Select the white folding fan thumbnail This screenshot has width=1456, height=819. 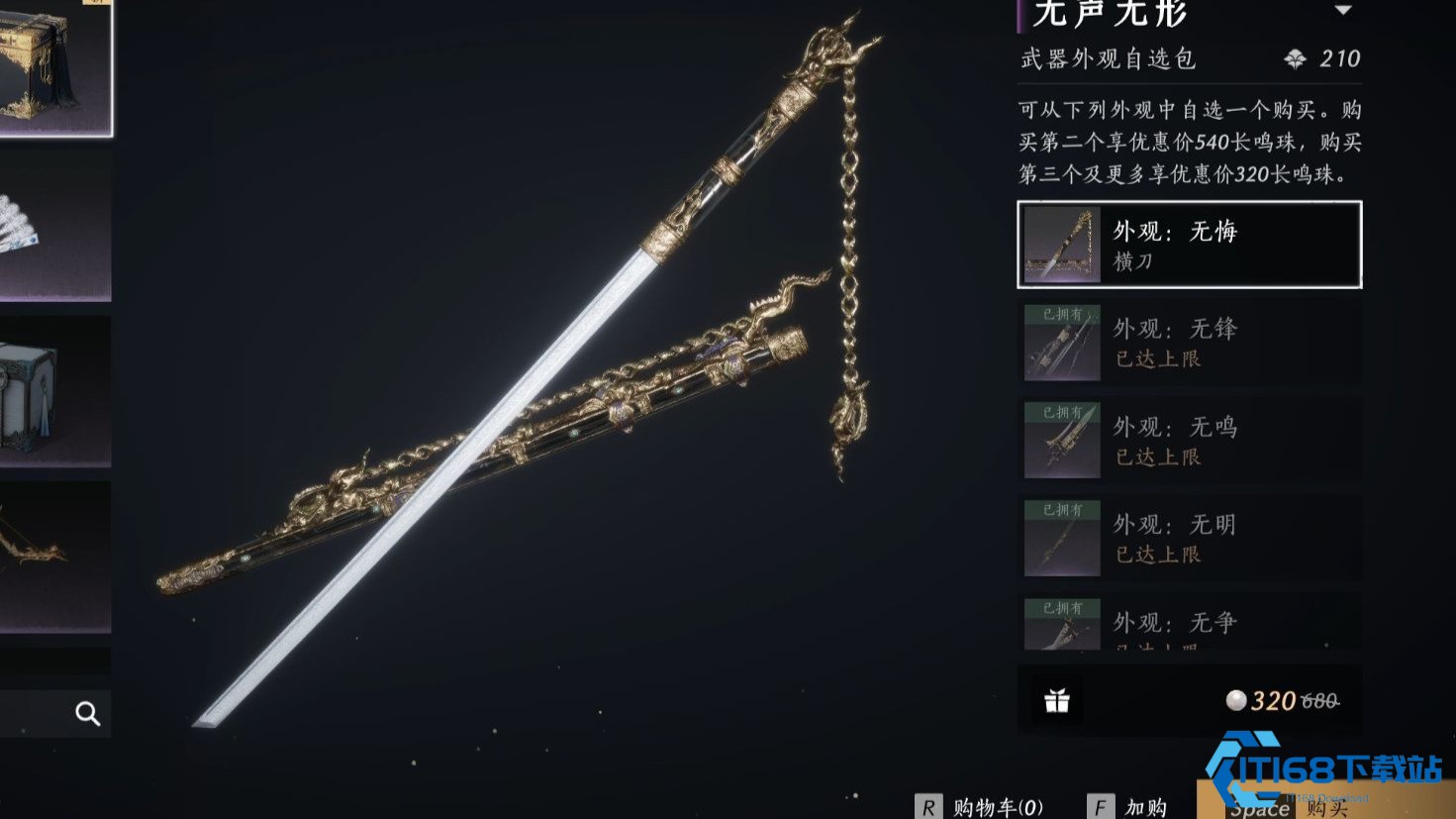pos(54,226)
